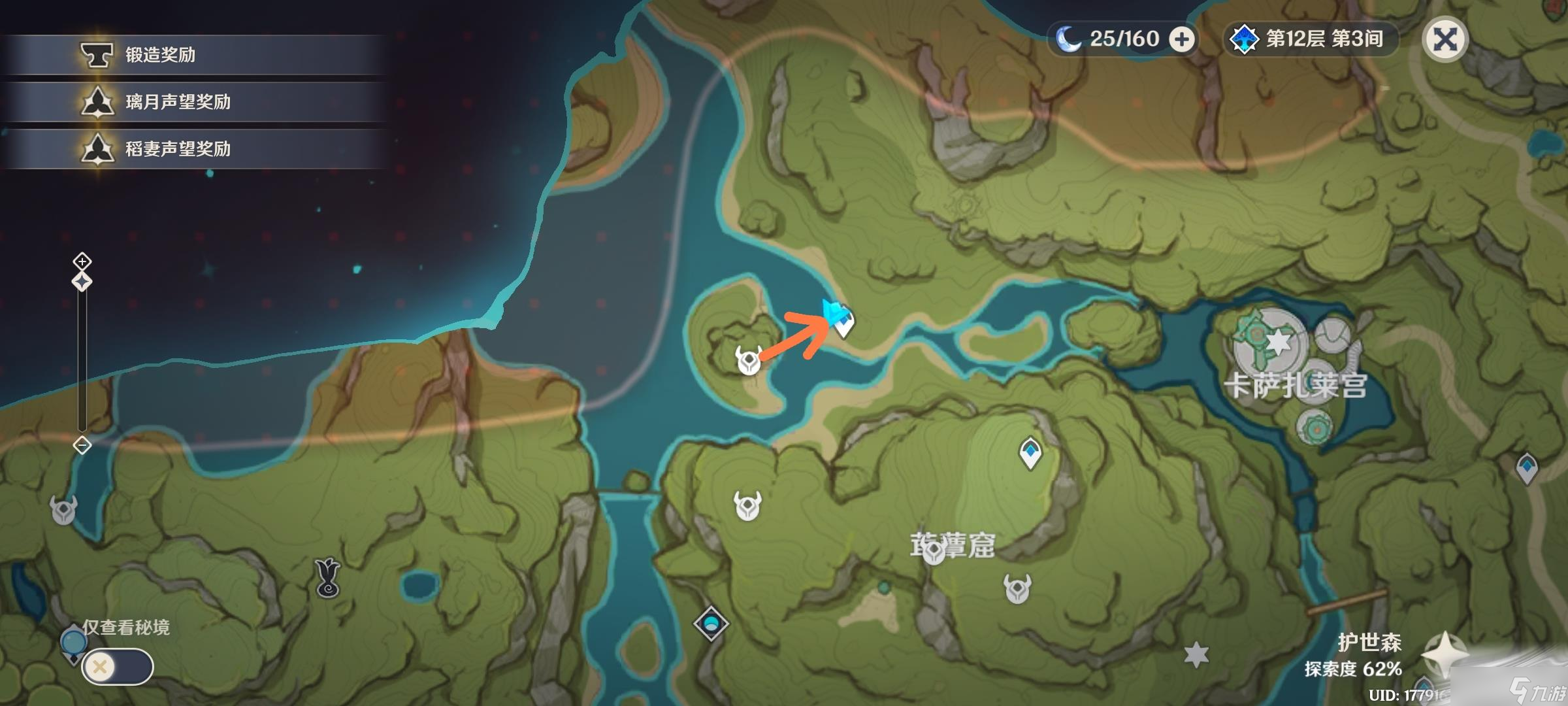Open the 锻造奖励 forging rewards entry
This screenshot has width=1568, height=706.
pyautogui.click(x=160, y=55)
